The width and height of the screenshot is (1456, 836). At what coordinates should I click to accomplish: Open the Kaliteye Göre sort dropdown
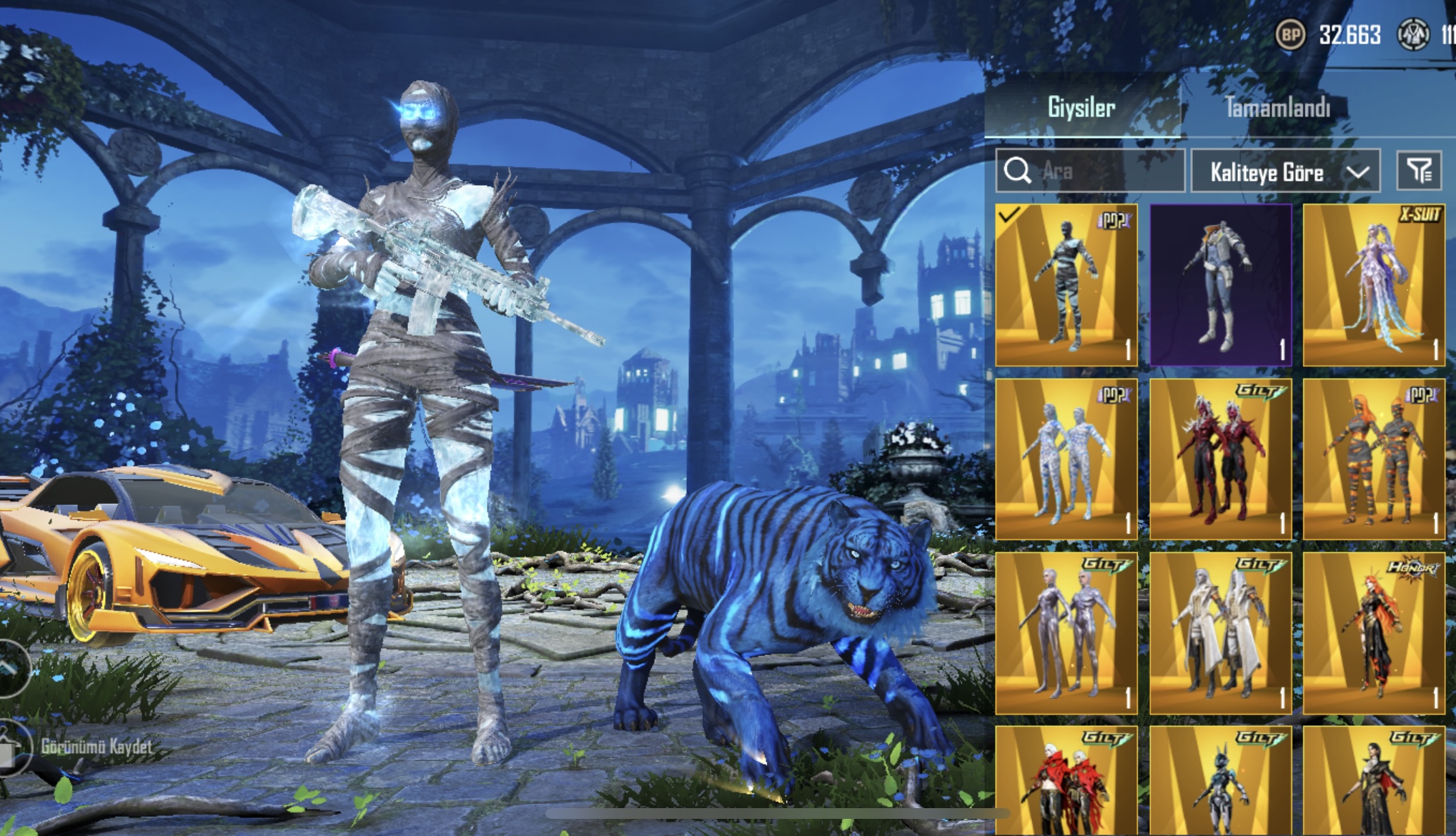pyautogui.click(x=1284, y=172)
